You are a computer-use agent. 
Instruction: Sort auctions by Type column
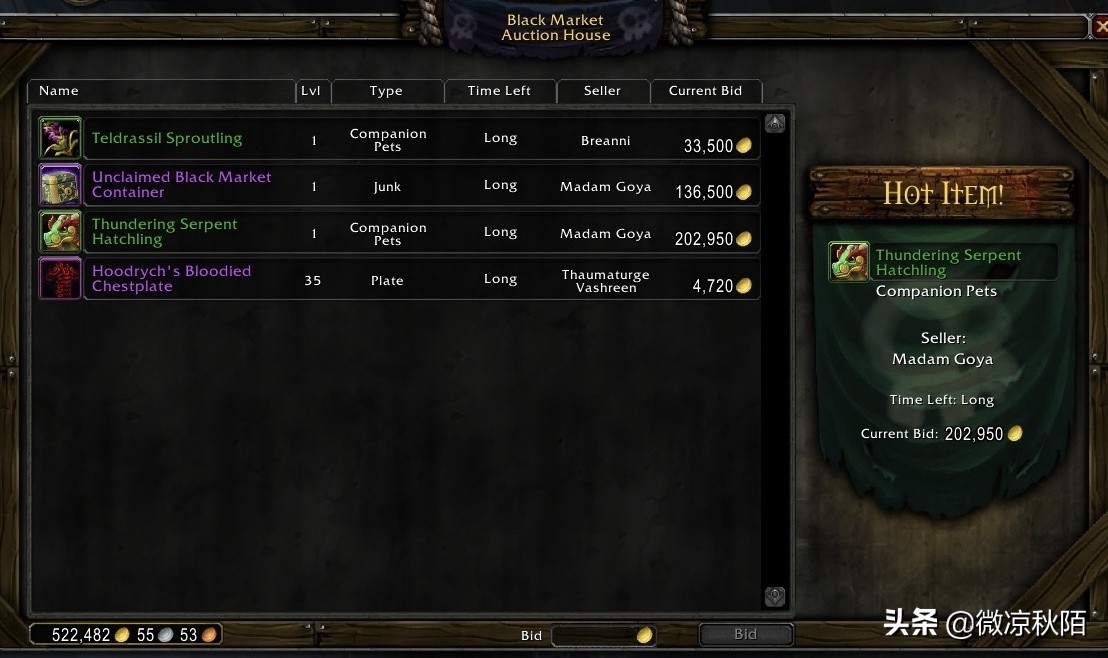pyautogui.click(x=386, y=91)
